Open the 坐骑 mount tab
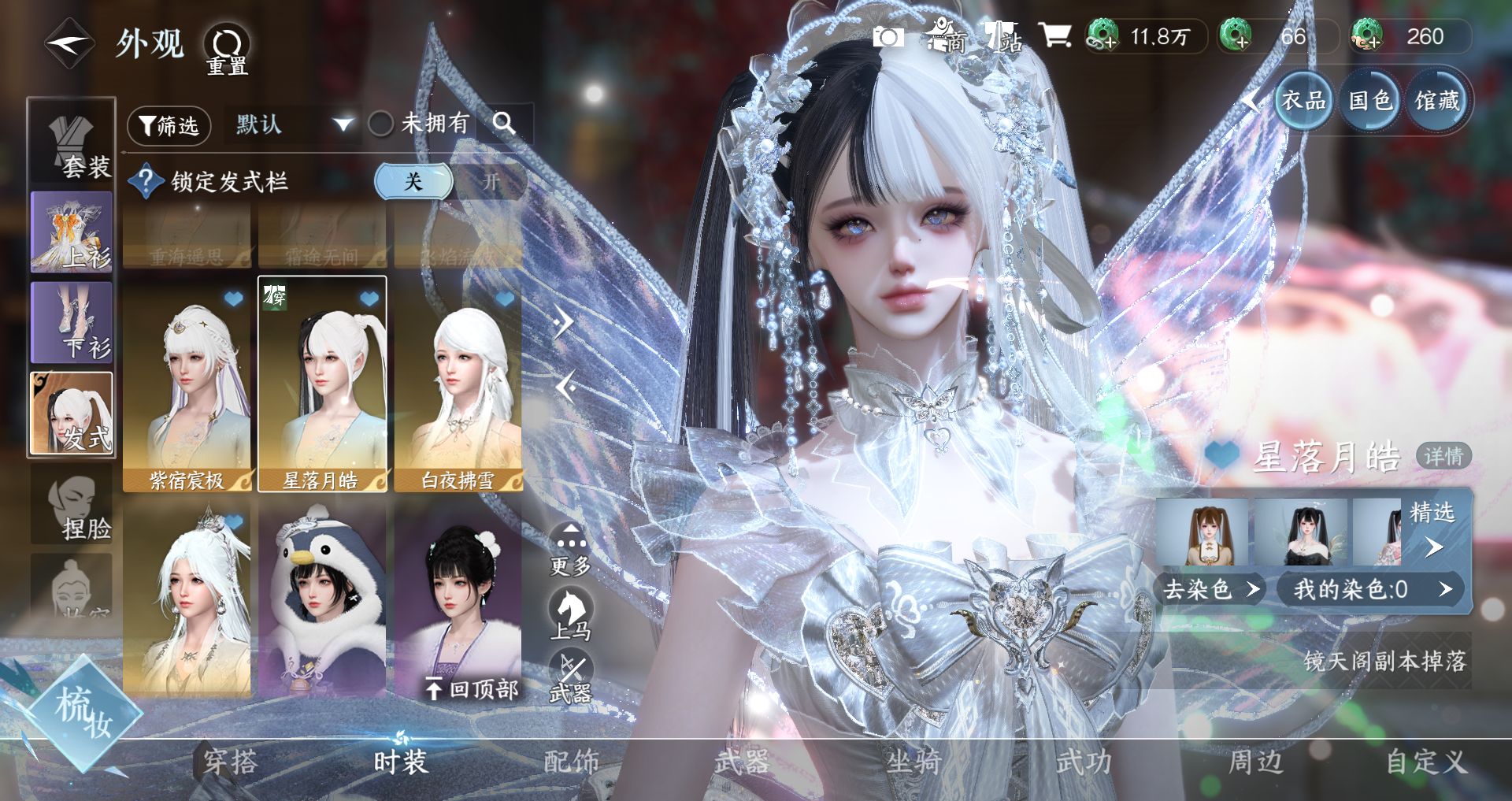The width and height of the screenshot is (1512, 801). pos(913,762)
